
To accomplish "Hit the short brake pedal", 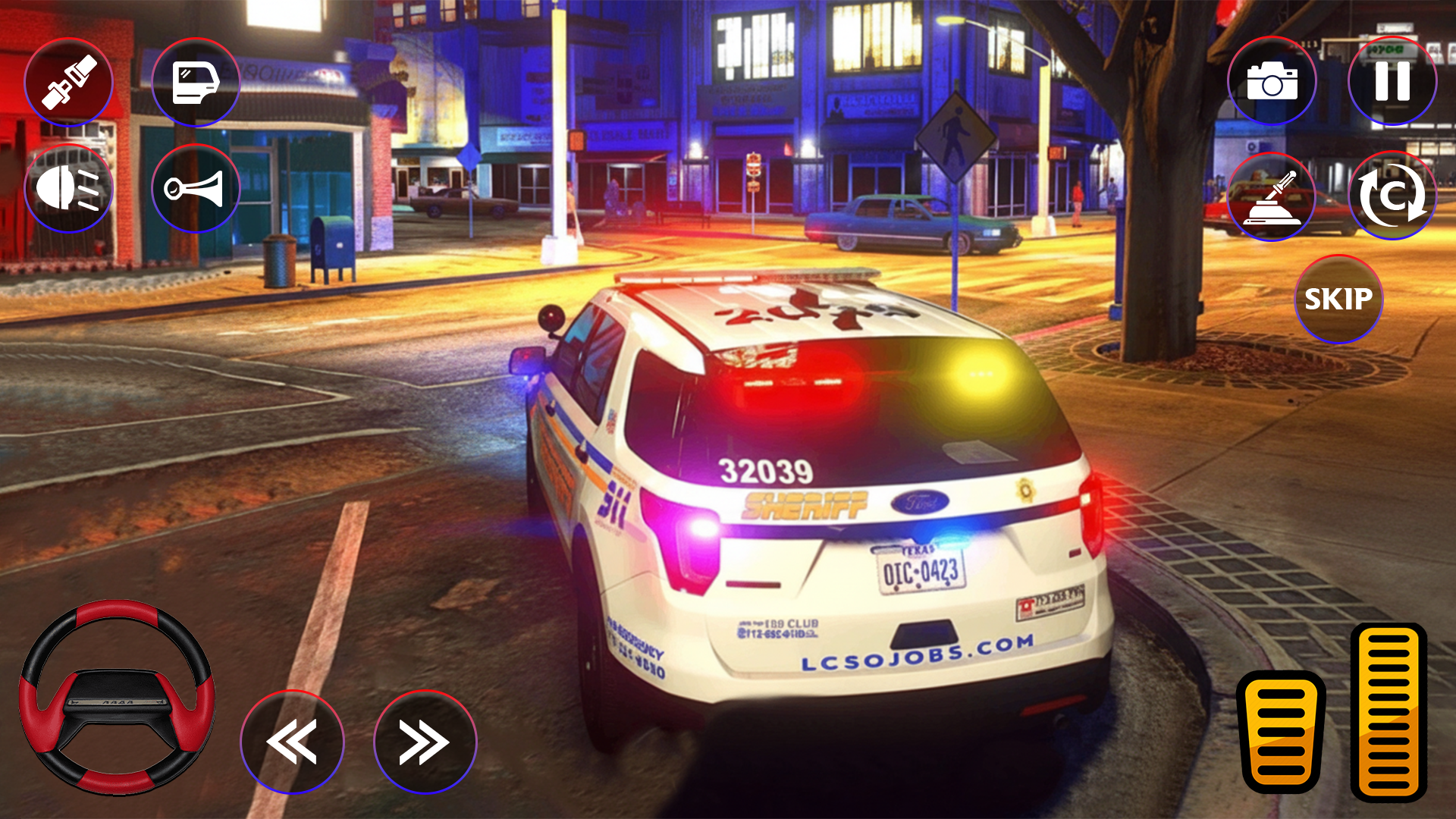I will 1281,732.
